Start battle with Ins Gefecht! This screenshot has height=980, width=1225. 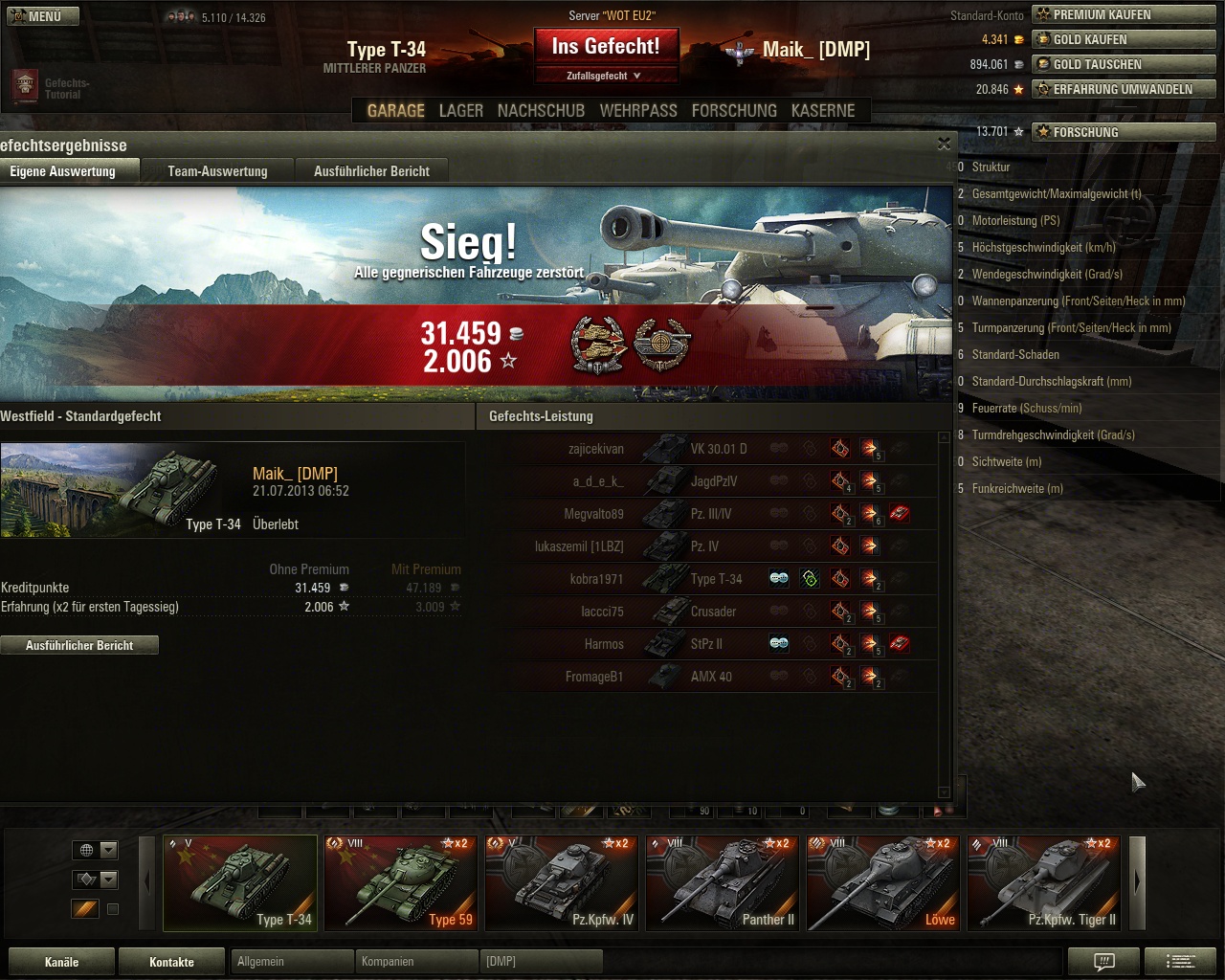605,46
